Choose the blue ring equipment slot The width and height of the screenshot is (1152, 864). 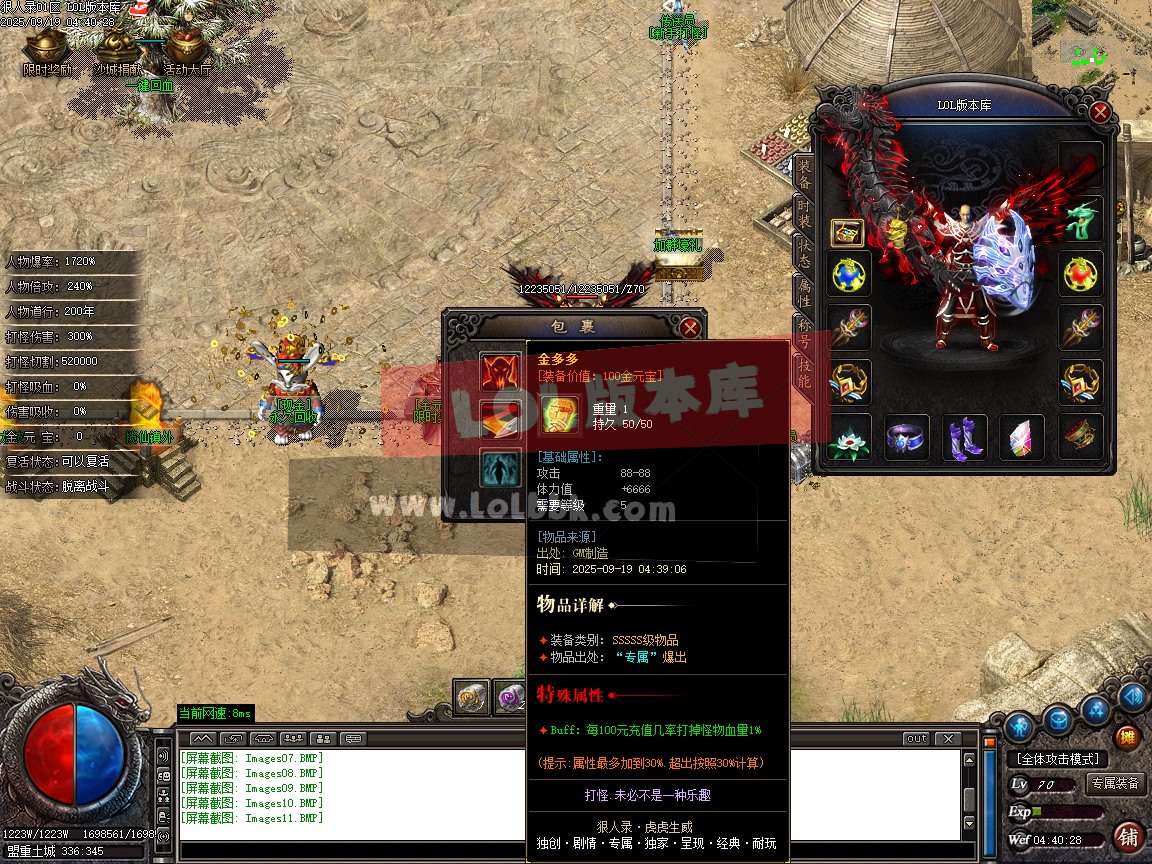[907, 437]
